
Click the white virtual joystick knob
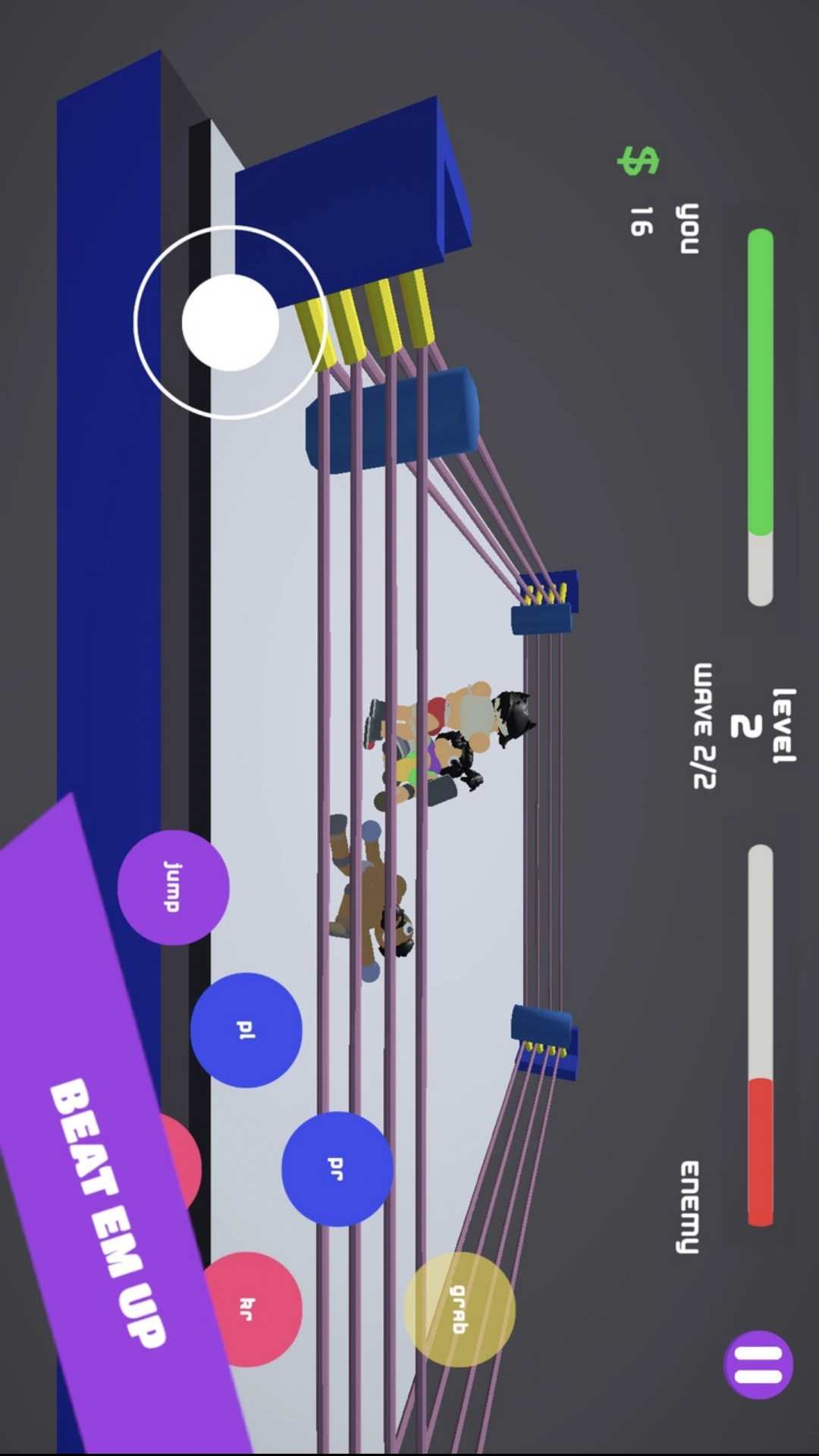coord(231,322)
